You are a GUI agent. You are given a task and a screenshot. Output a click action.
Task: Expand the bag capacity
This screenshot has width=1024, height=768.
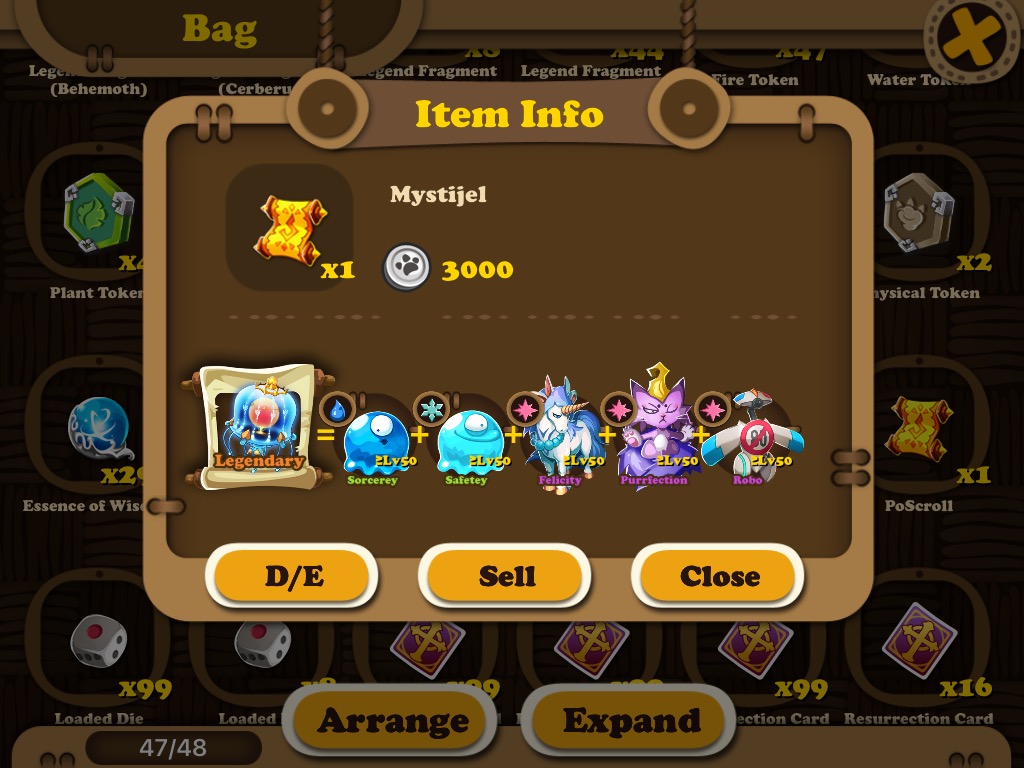click(632, 720)
